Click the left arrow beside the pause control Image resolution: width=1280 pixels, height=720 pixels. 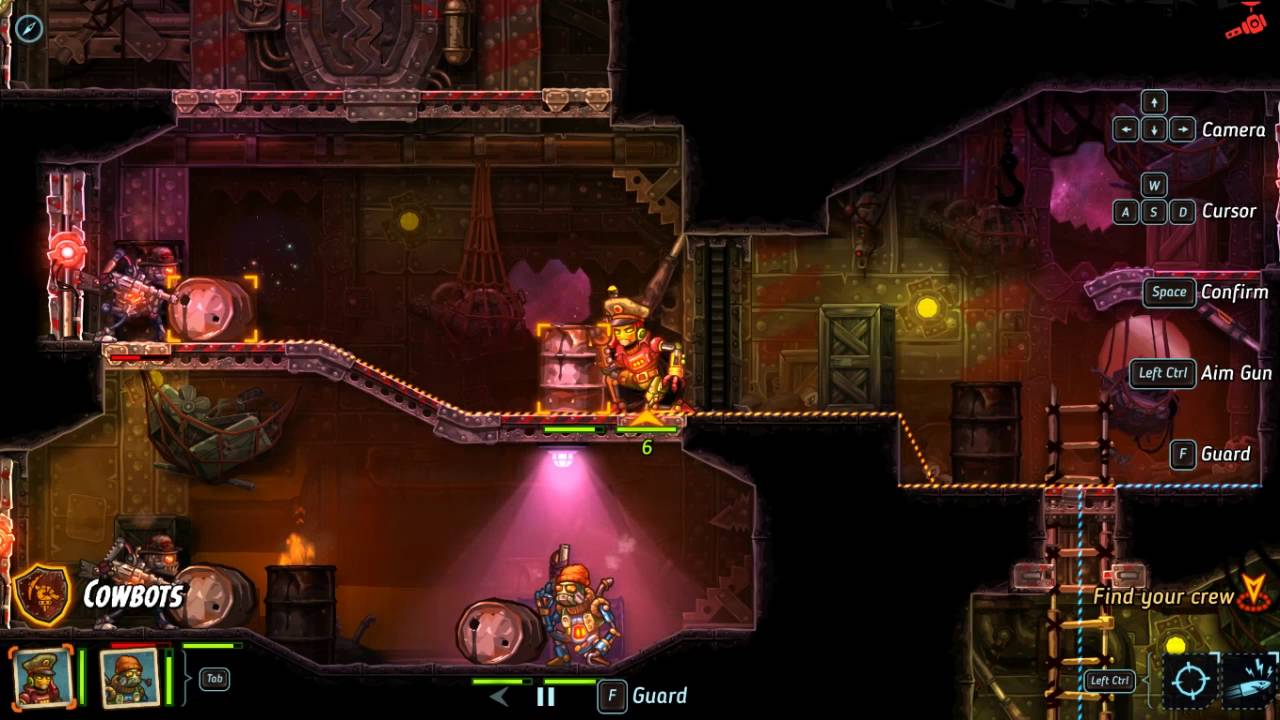coord(500,697)
